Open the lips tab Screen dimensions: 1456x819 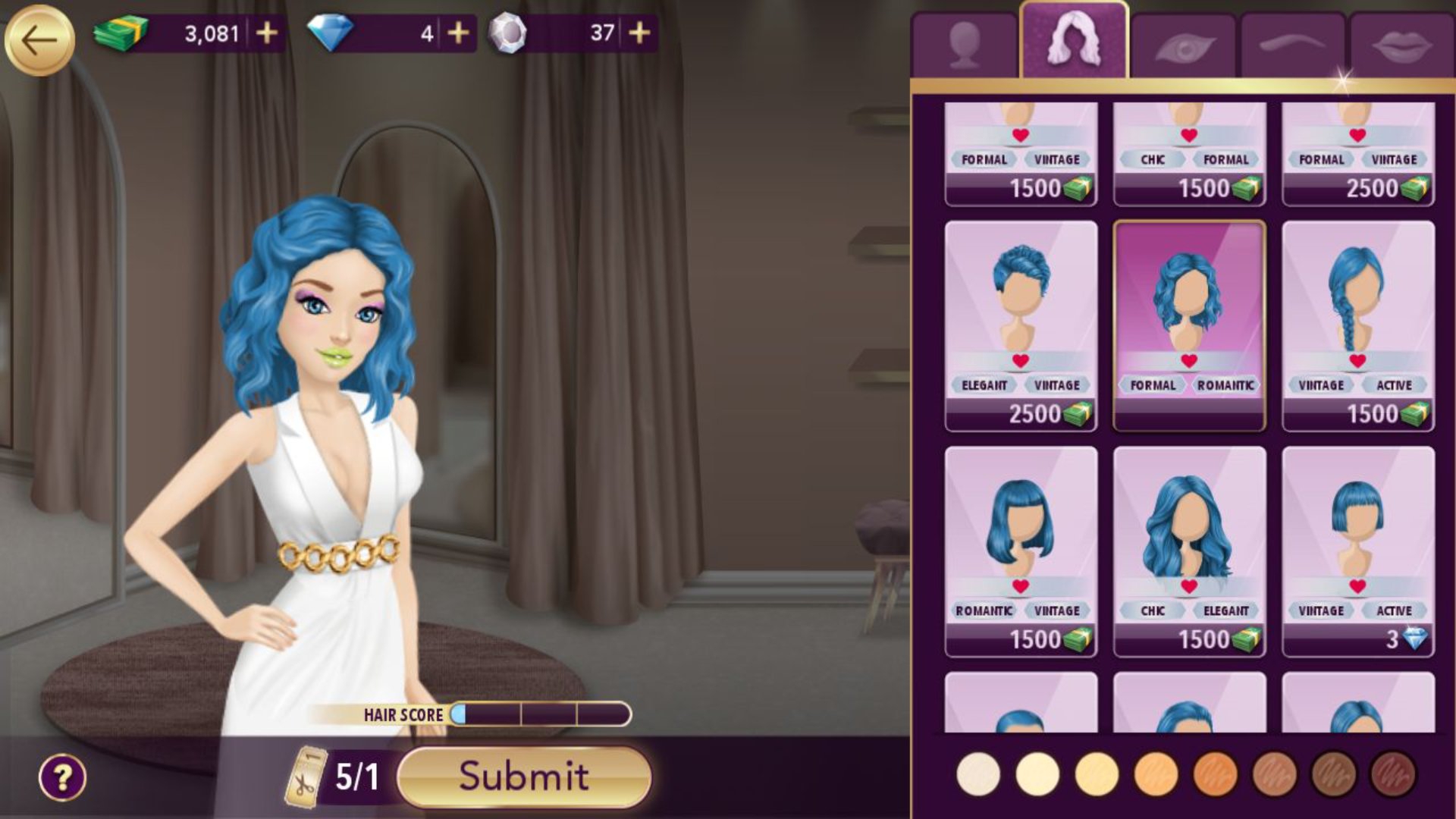(x=1402, y=45)
